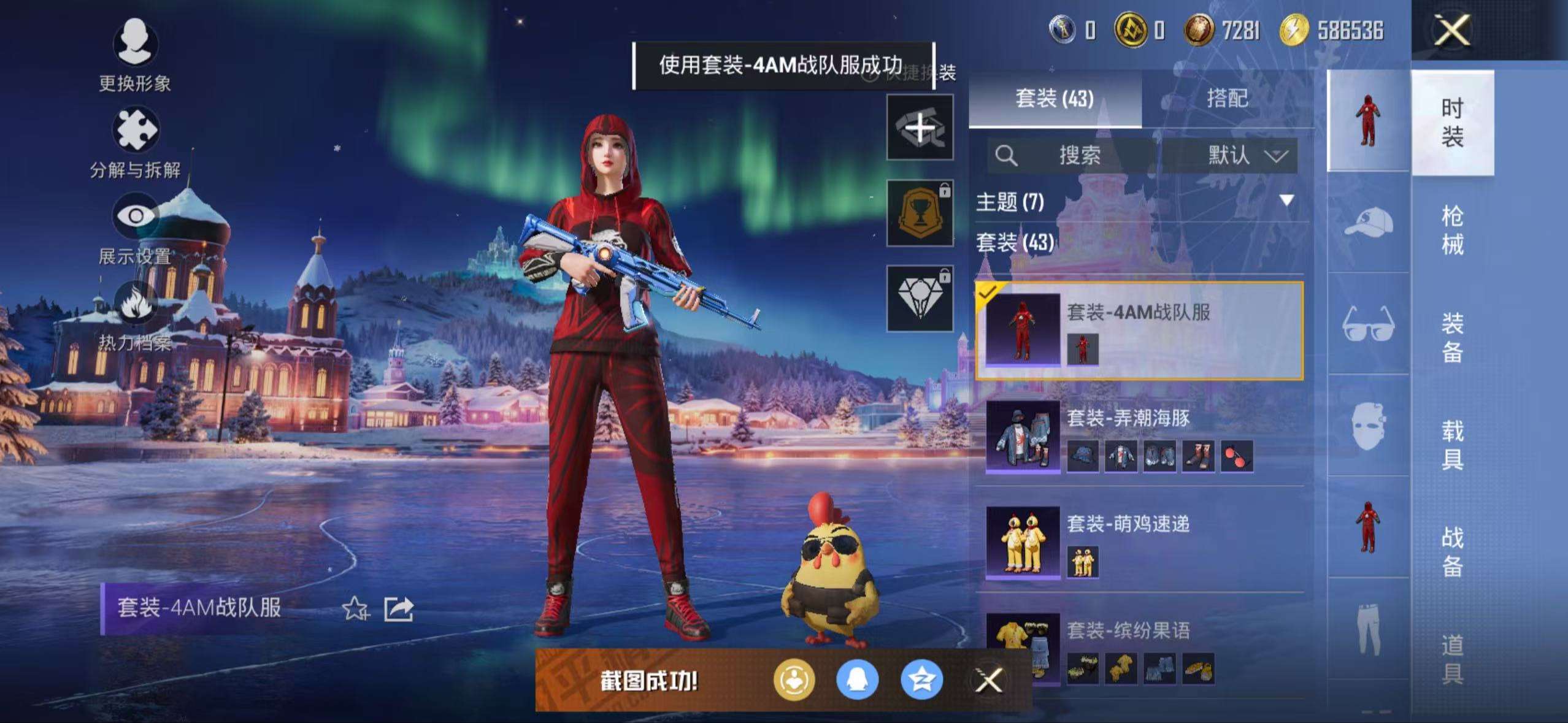The height and width of the screenshot is (723, 1568).
Task: Open 分解与拆解 puzzle-piece button
Action: coord(135,130)
